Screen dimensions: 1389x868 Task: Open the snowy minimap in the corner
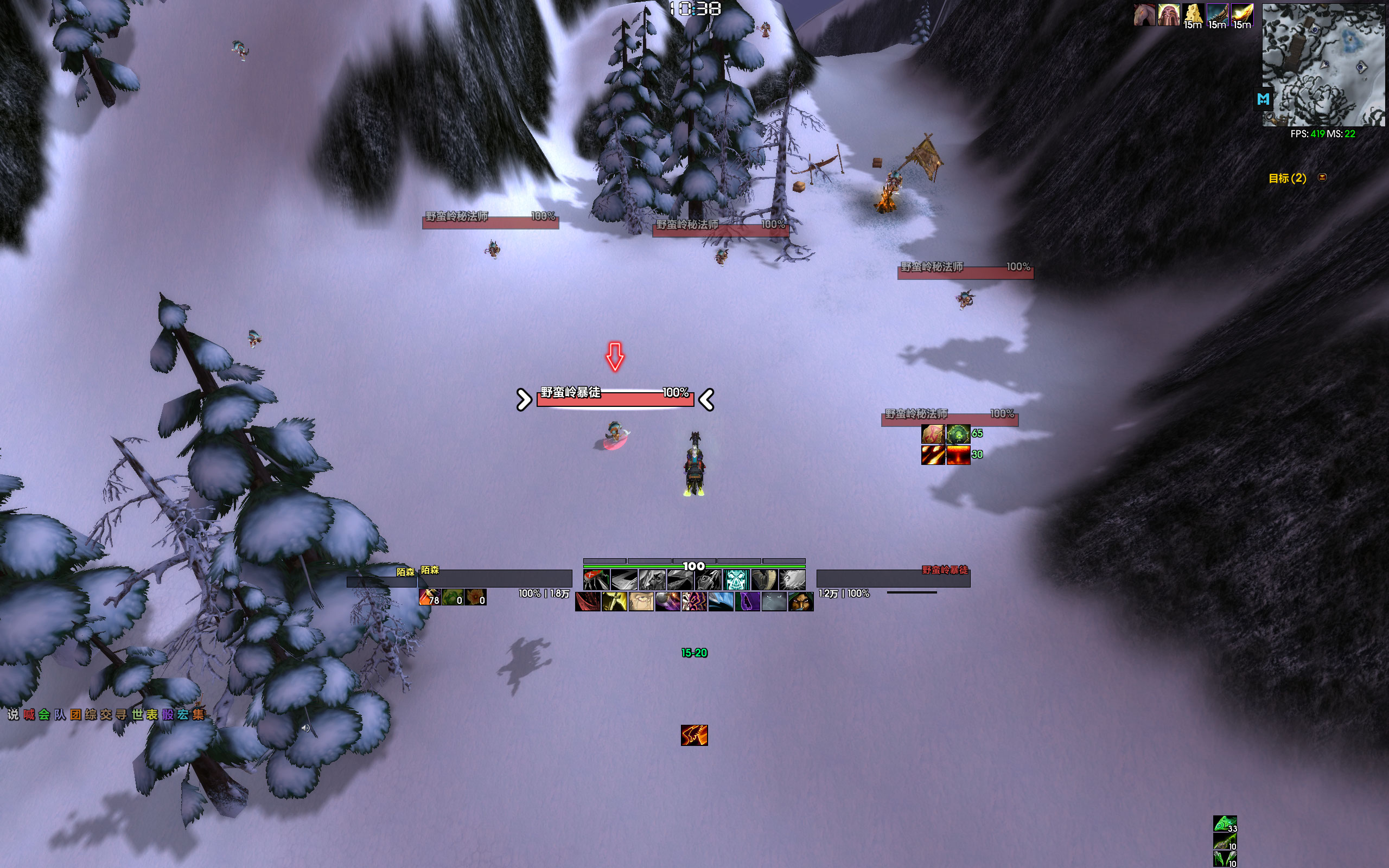click(x=1323, y=65)
